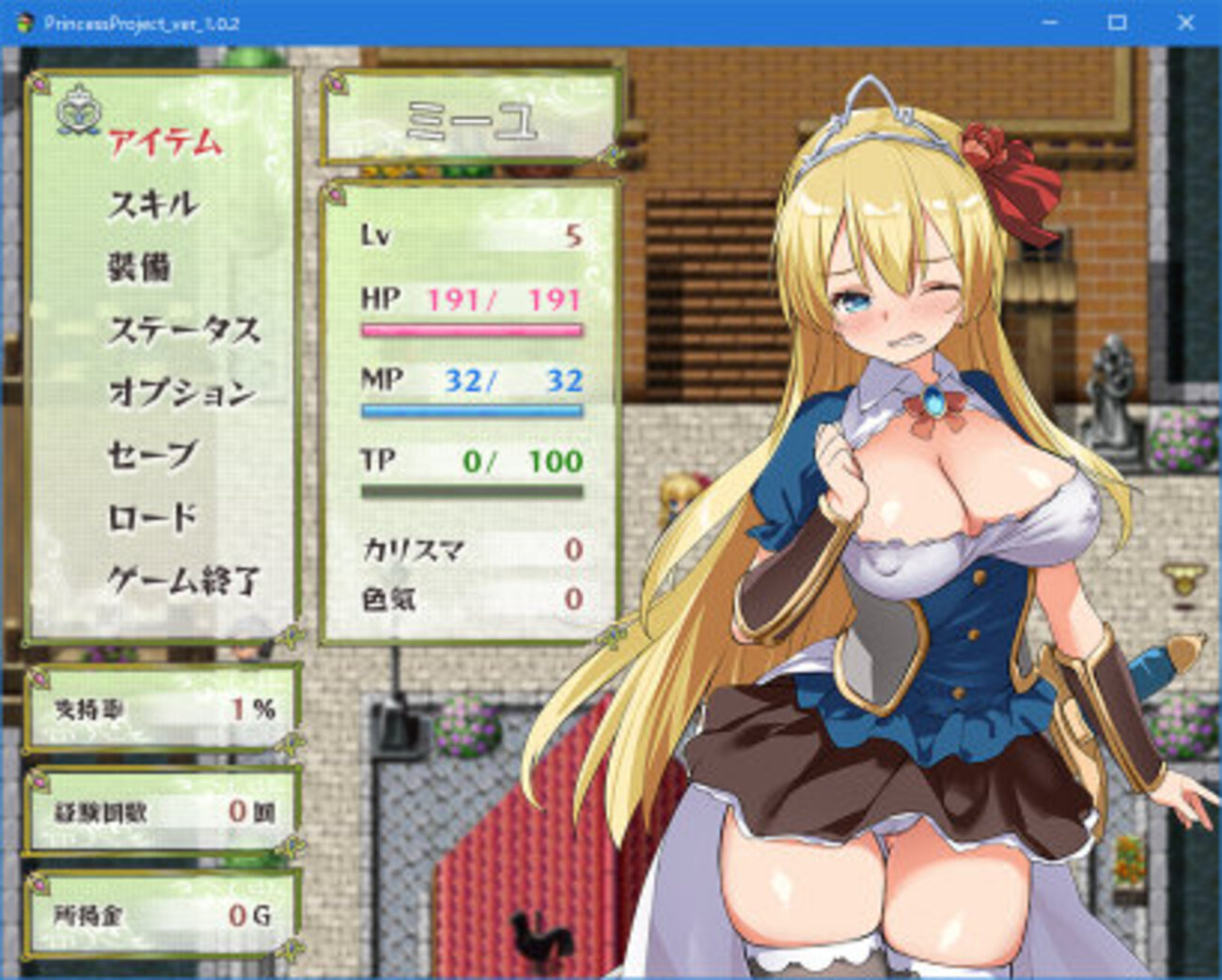Select オプション (Options) entry
The width and height of the screenshot is (1222, 980).
(x=181, y=392)
